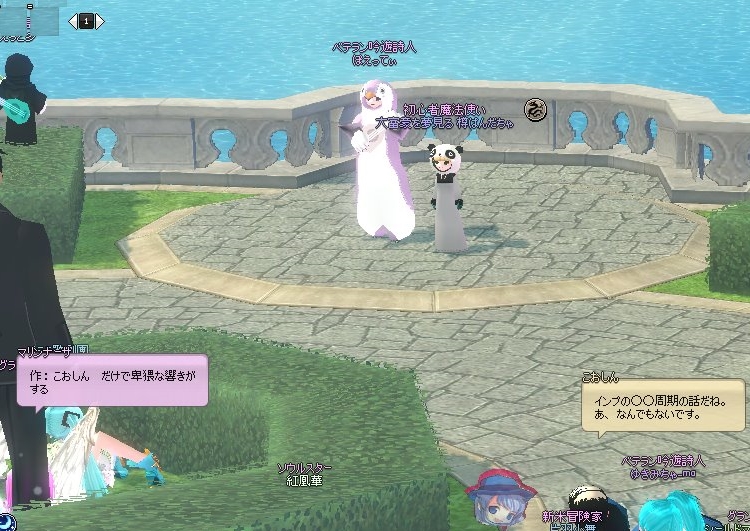Click the right arrow beside the number 1
750x531 pixels.
pos(99,20)
